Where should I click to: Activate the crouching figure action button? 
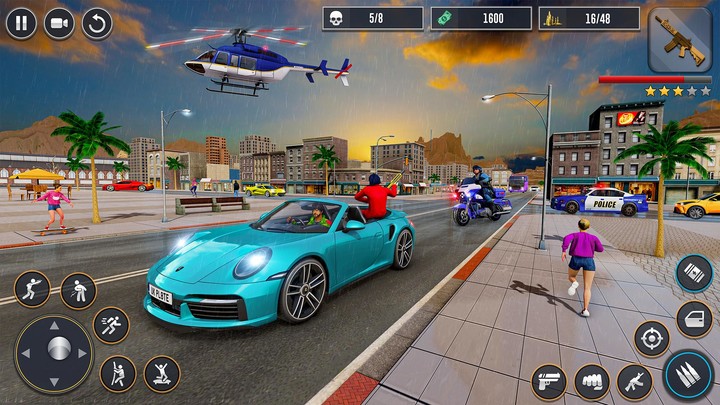78,291
